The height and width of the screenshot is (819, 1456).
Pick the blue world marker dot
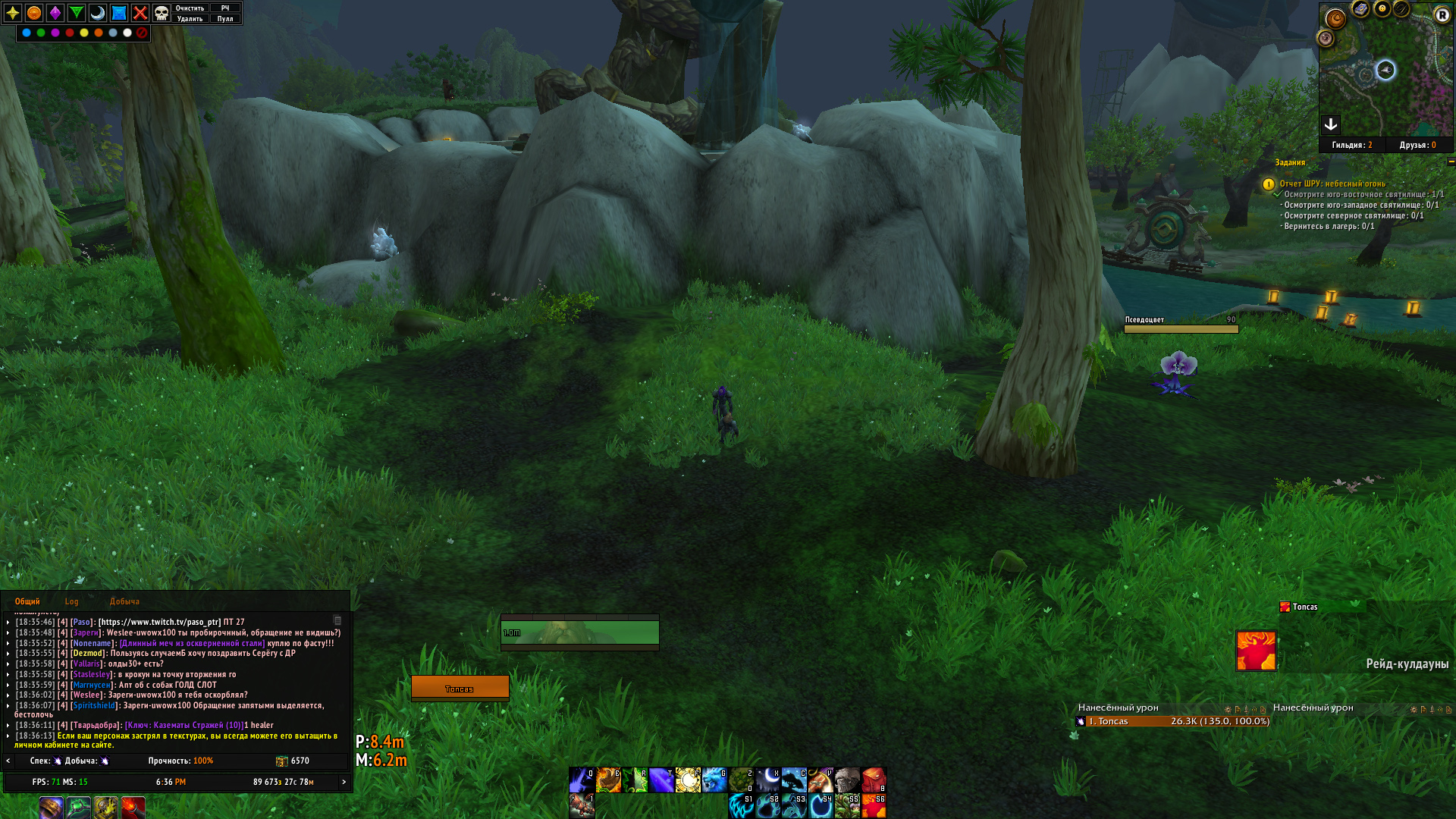[27, 33]
